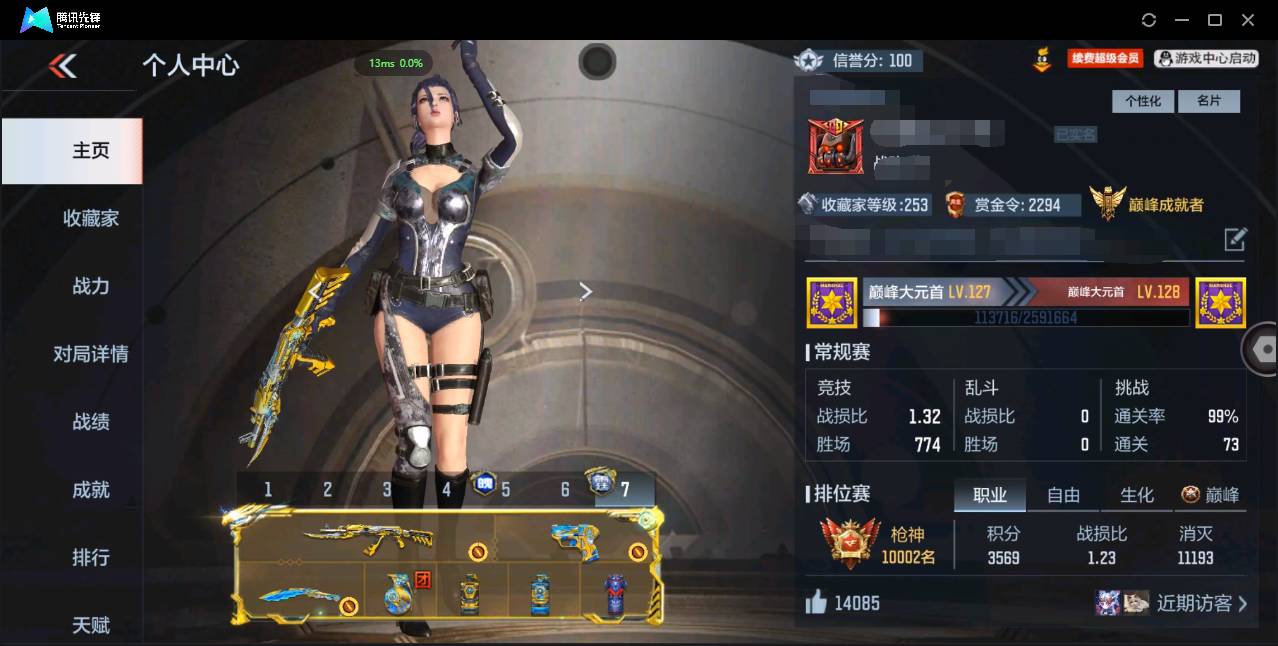Viewport: 1278px width, 646px height.
Task: Switch to the 生化 ranked tab
Action: (1137, 495)
